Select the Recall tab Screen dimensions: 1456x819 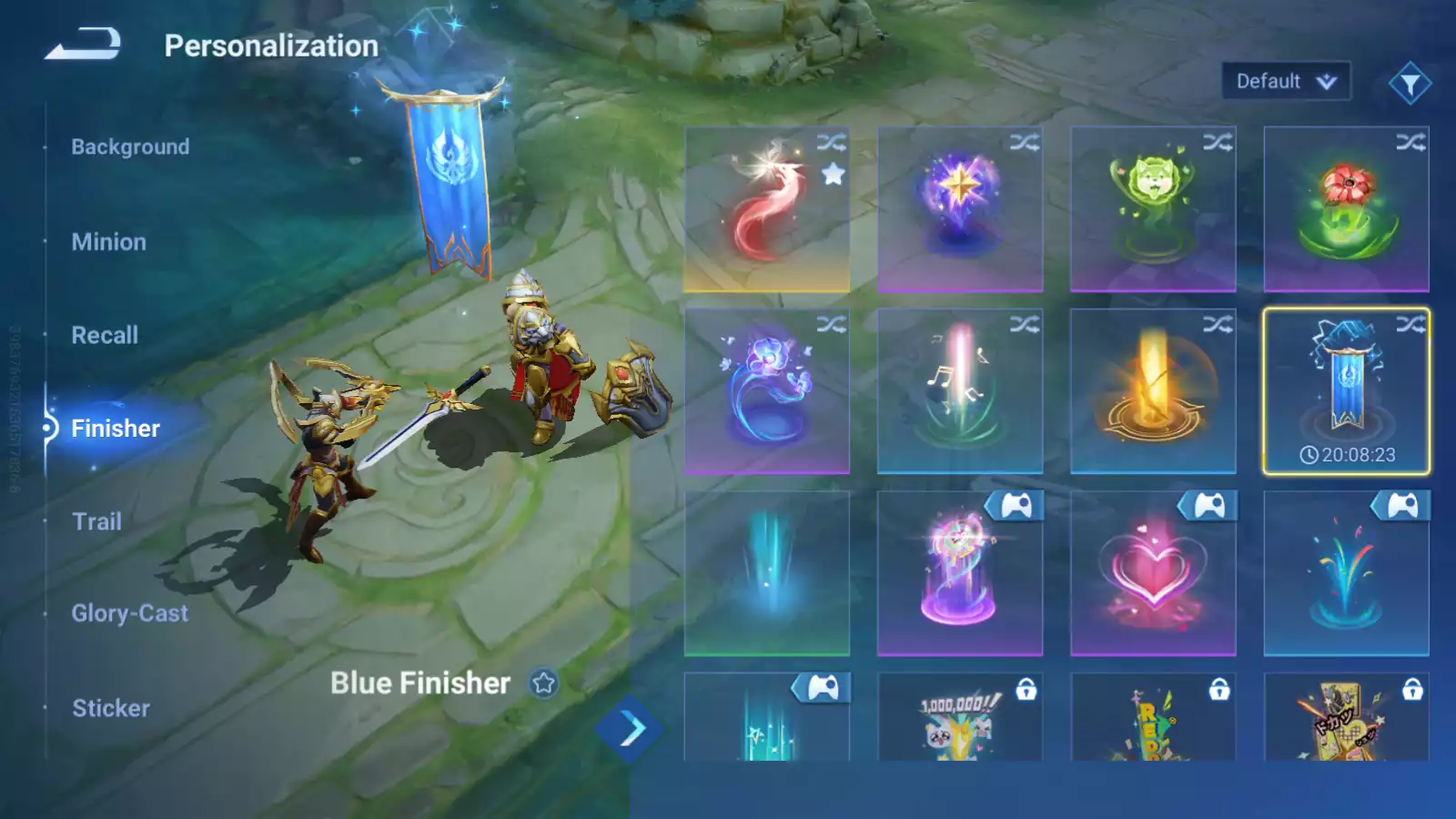[x=105, y=335]
